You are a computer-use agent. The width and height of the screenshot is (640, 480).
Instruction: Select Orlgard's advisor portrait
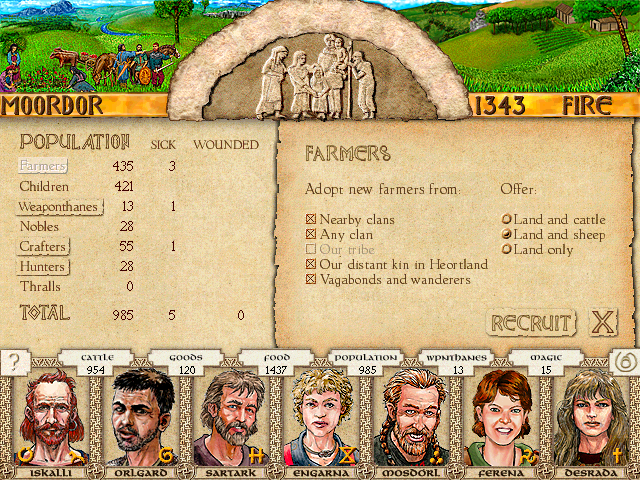[x=139, y=418]
